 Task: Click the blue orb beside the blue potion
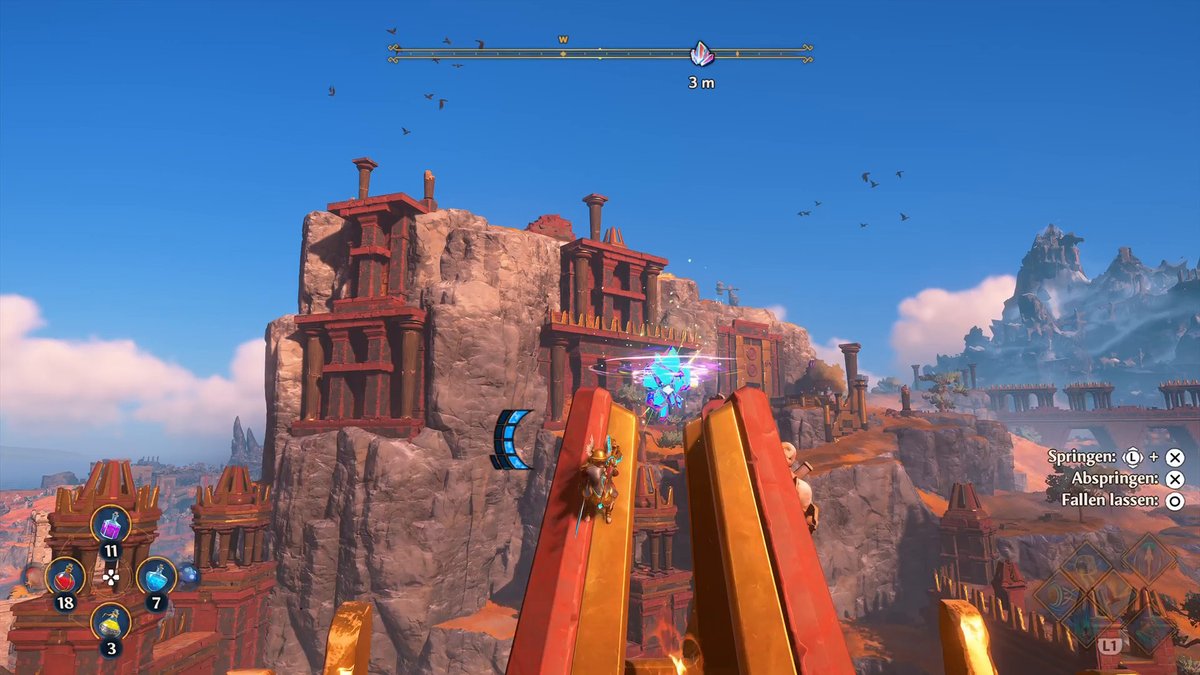[x=188, y=575]
